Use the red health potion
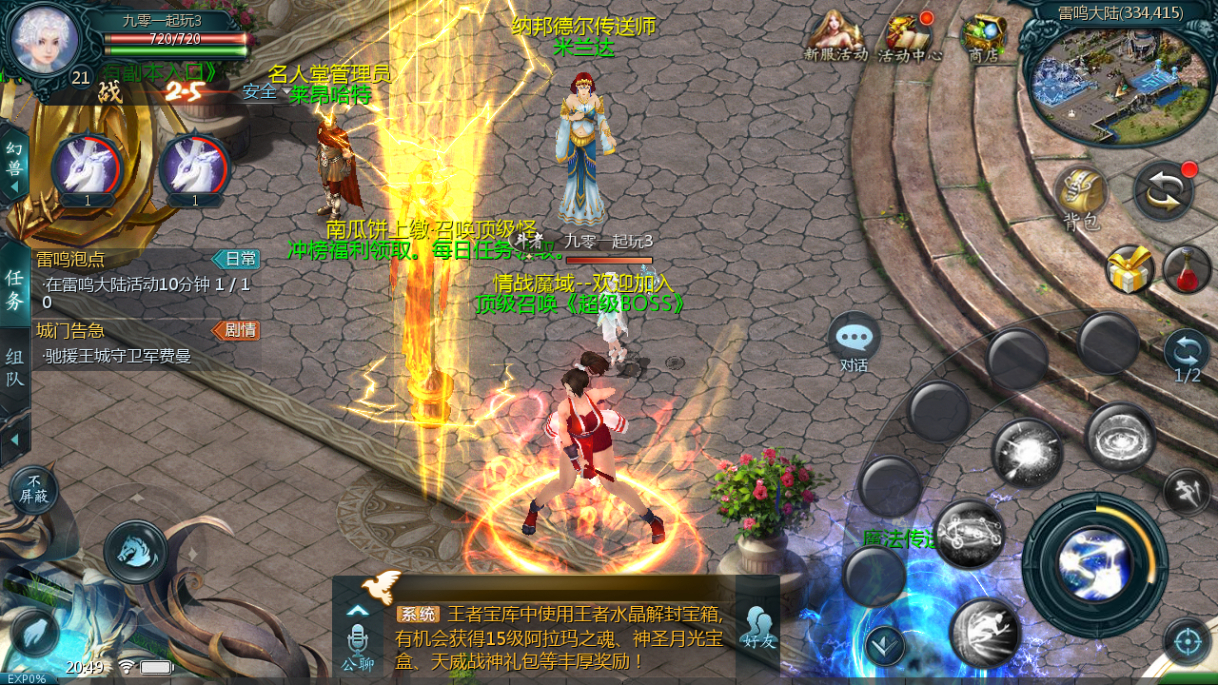Image resolution: width=1218 pixels, height=685 pixels. [x=1187, y=270]
